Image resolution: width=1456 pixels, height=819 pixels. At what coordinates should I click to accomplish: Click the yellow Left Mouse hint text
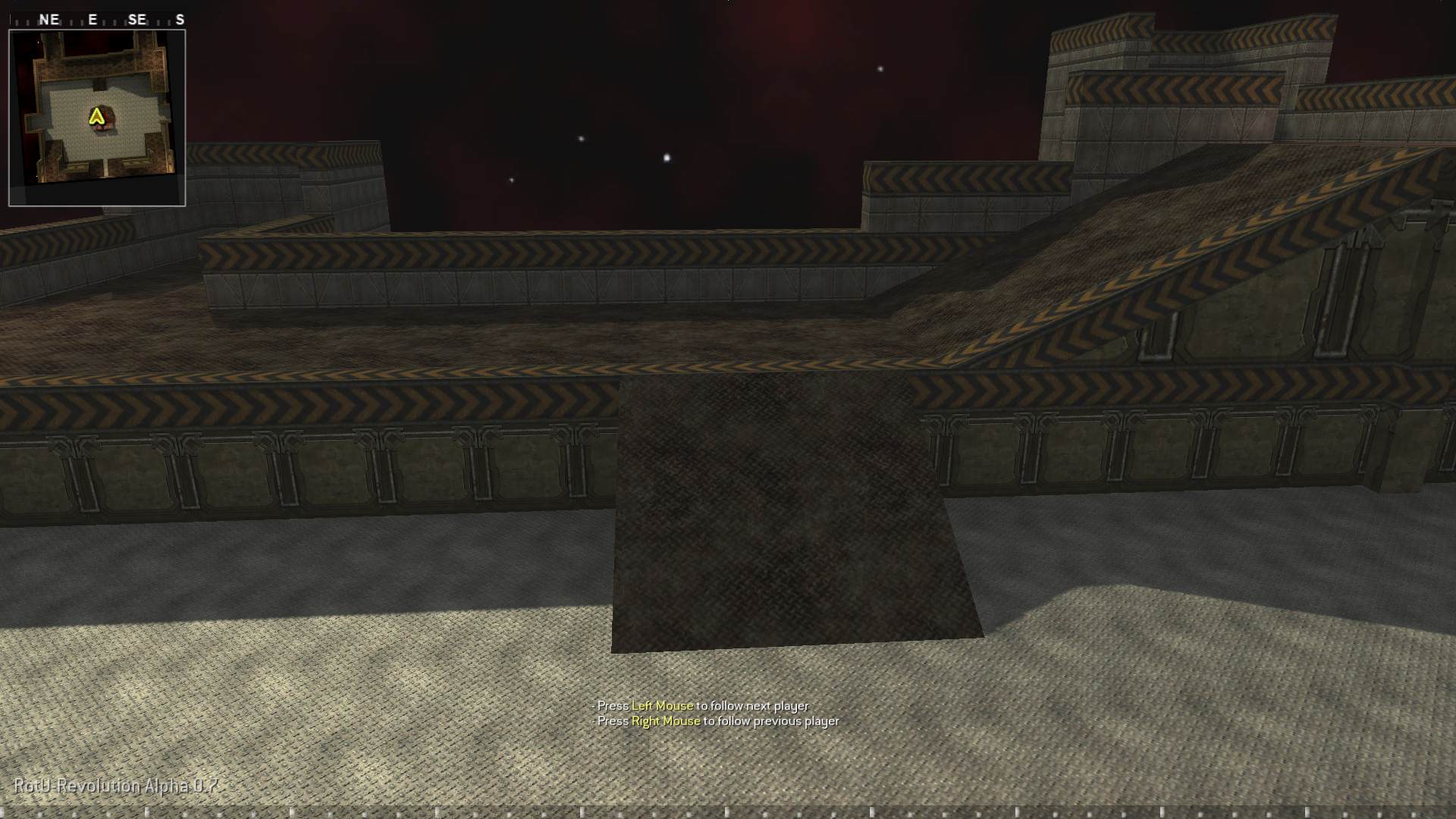[662, 705]
